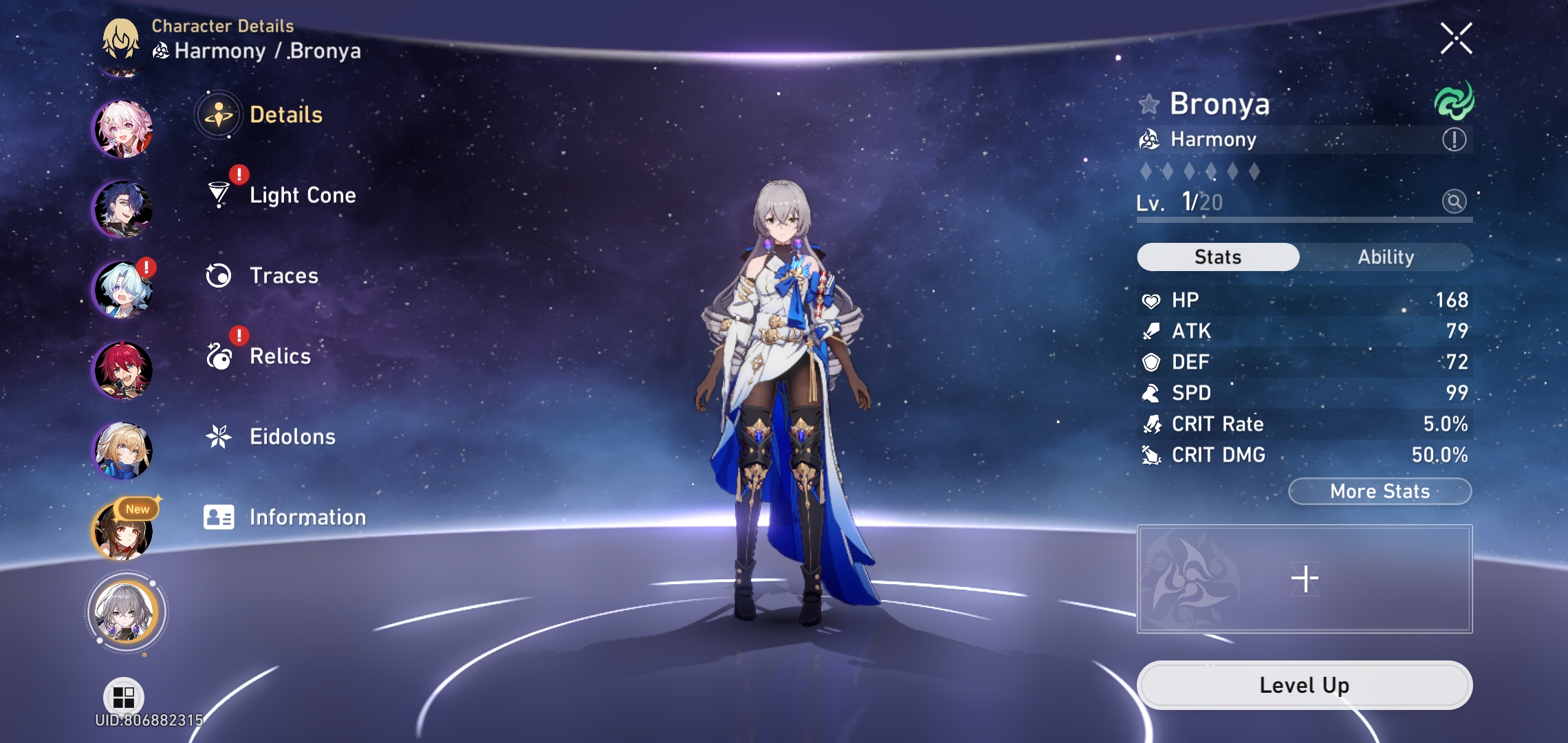Viewport: 1568px width, 743px height.
Task: Click the Level Up button
Action: click(1305, 685)
